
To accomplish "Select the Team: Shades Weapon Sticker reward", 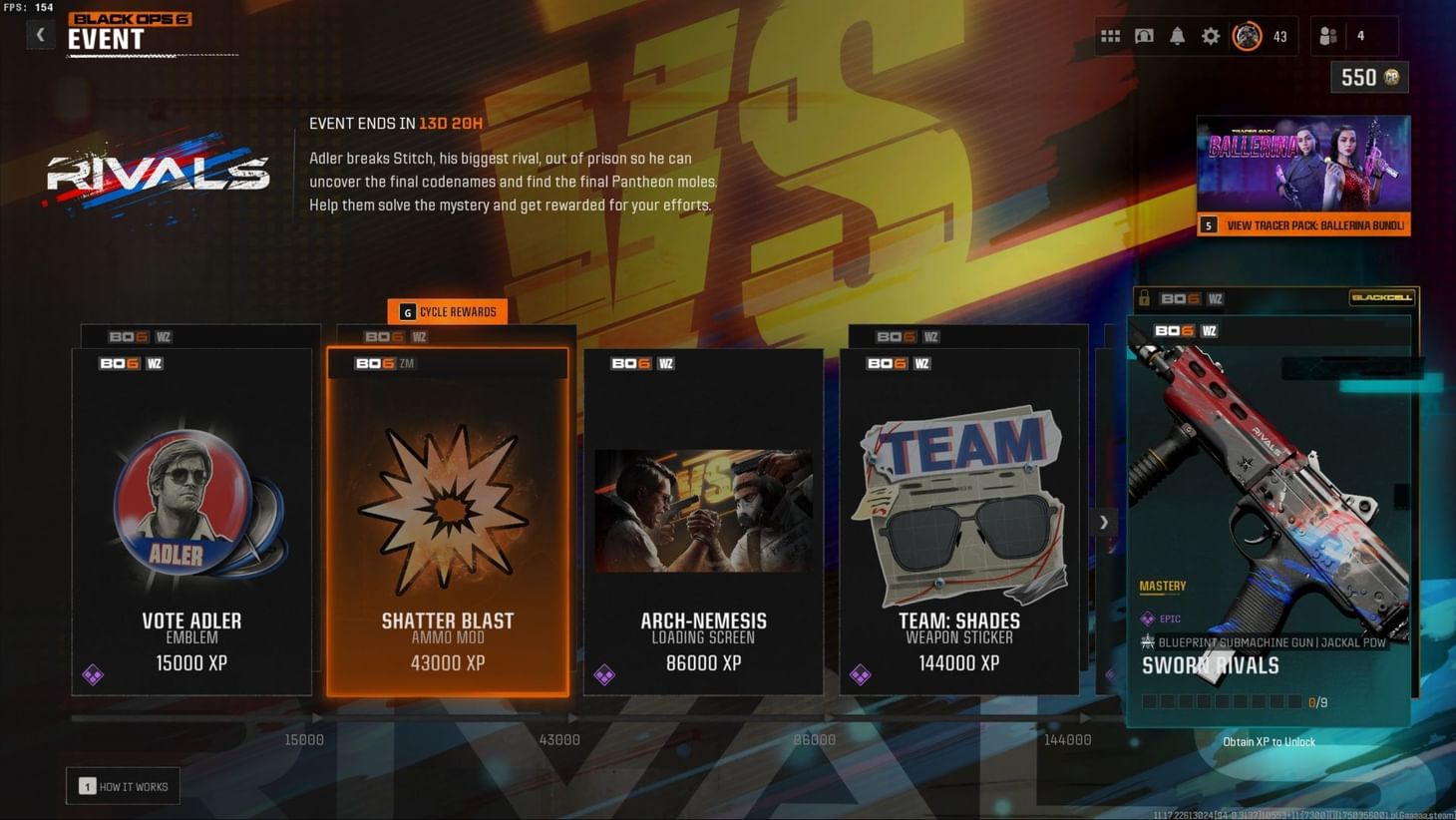I will [x=959, y=519].
